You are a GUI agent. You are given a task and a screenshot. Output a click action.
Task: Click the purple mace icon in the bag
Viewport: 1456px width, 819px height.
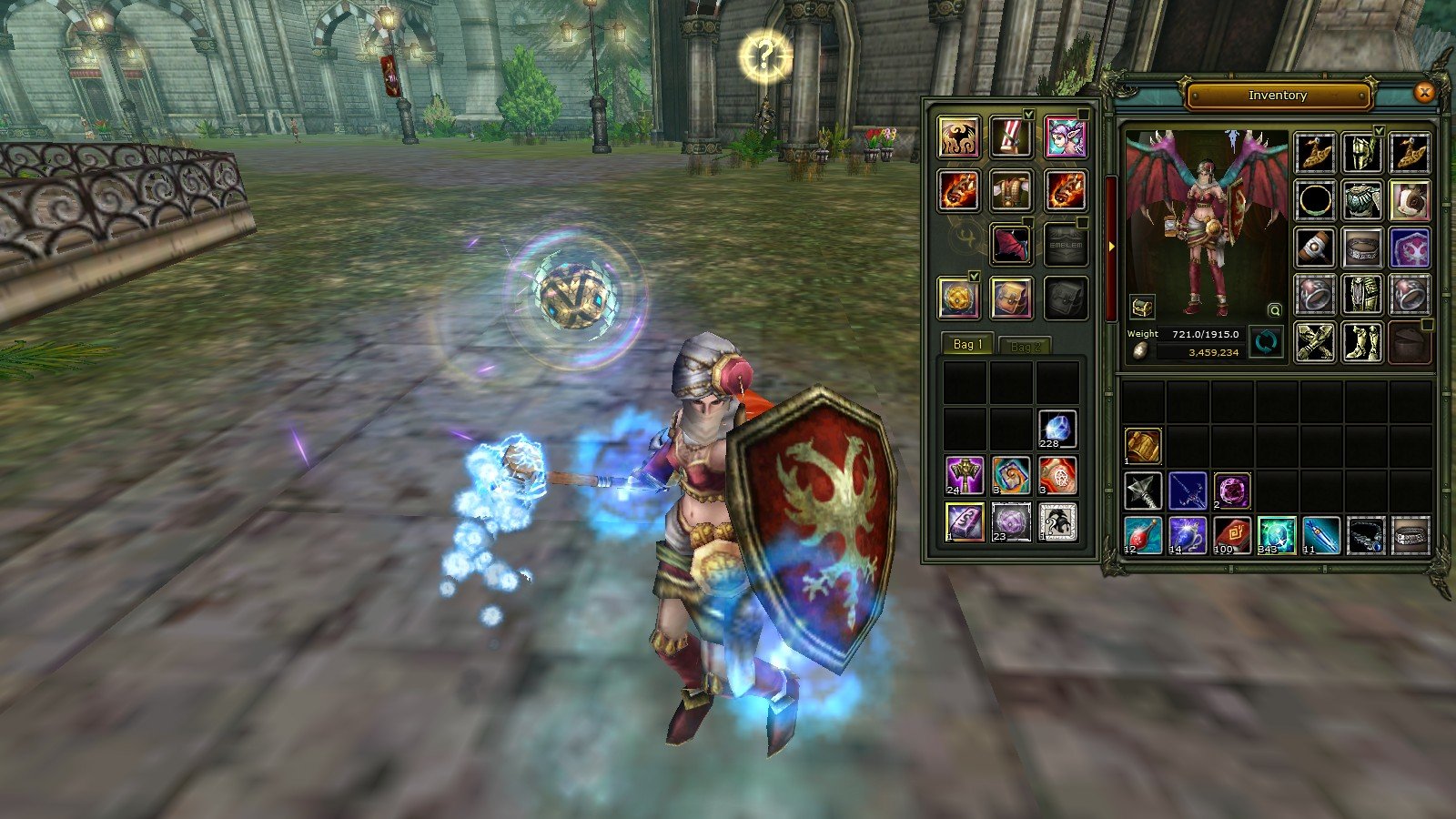[x=964, y=471]
